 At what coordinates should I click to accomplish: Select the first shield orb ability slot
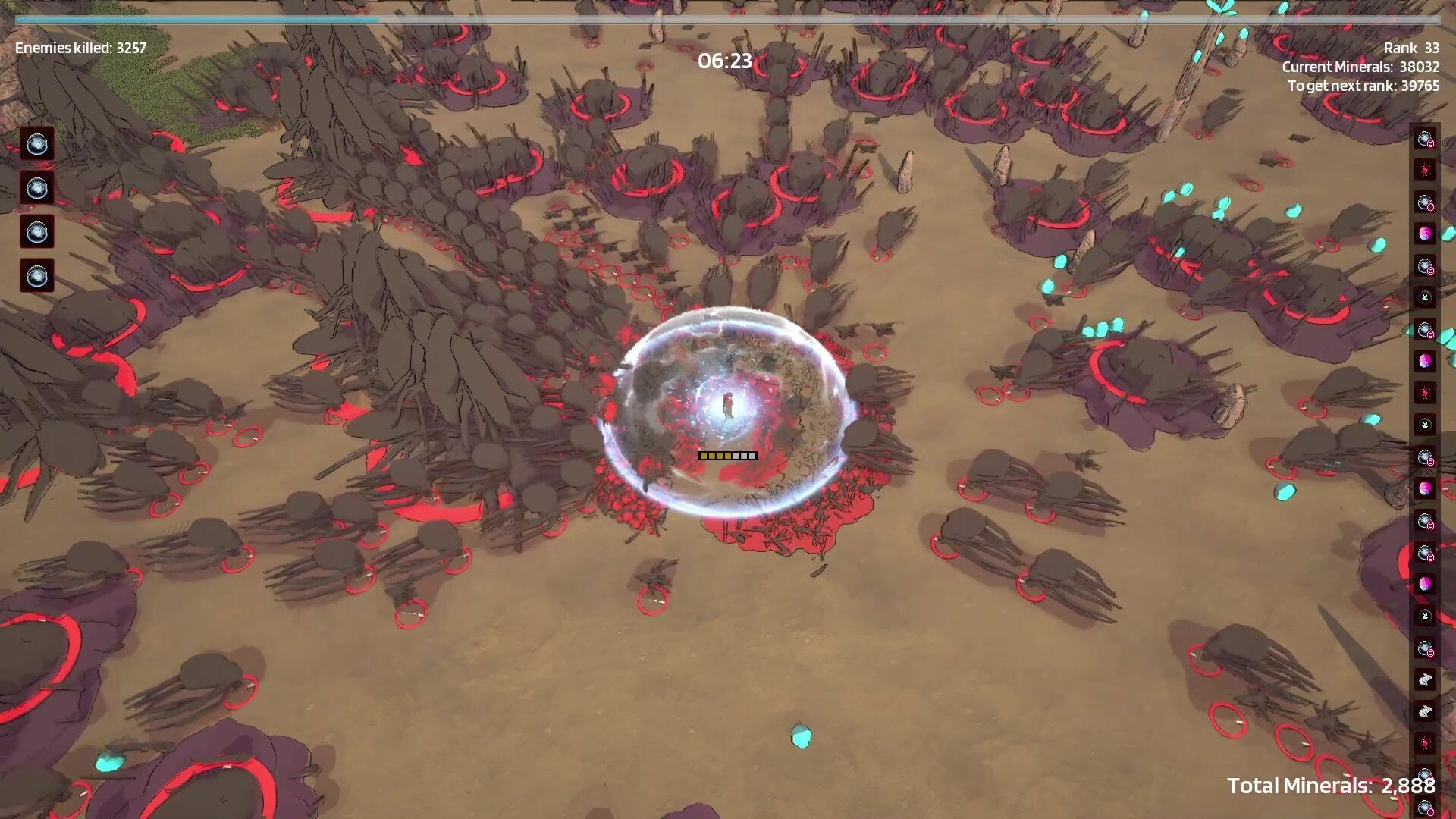(x=37, y=144)
